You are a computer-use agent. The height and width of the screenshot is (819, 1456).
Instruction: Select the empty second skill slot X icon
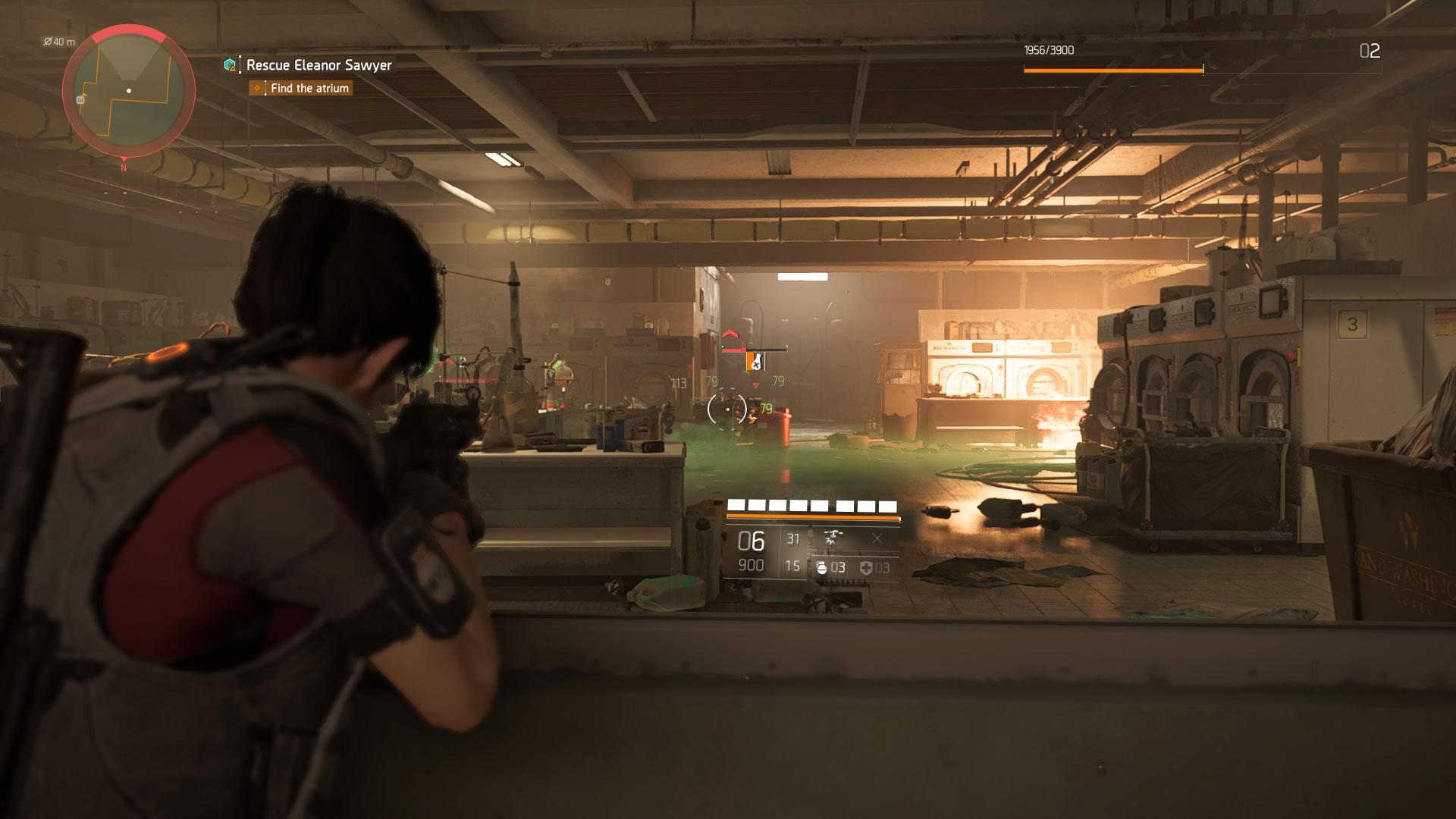(x=876, y=538)
